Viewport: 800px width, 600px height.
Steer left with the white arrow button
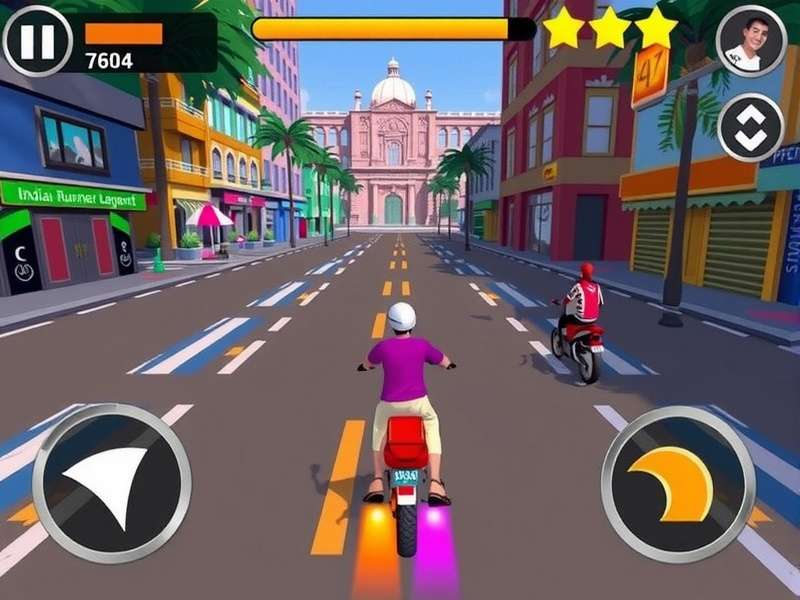tap(111, 484)
